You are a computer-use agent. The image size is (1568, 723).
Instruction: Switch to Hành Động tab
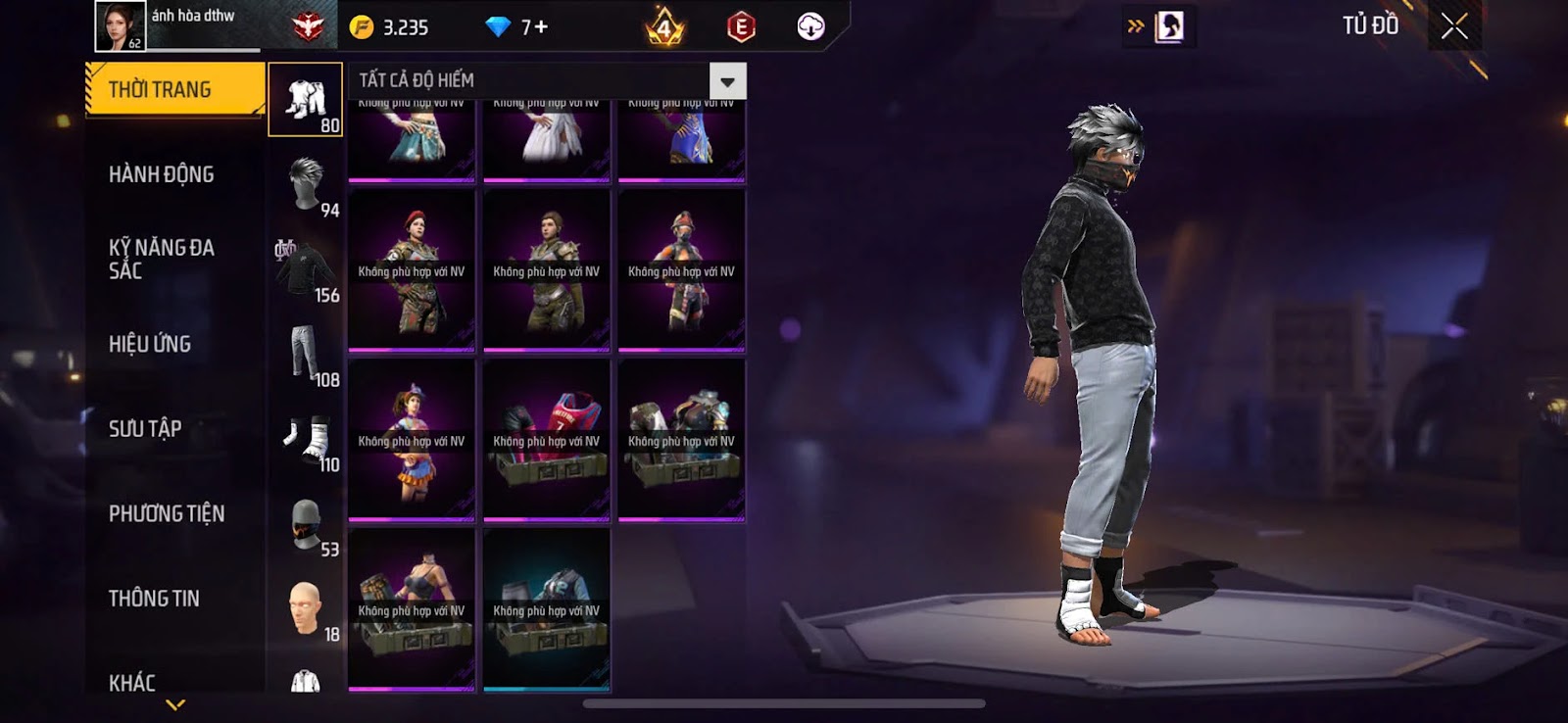[x=162, y=174]
